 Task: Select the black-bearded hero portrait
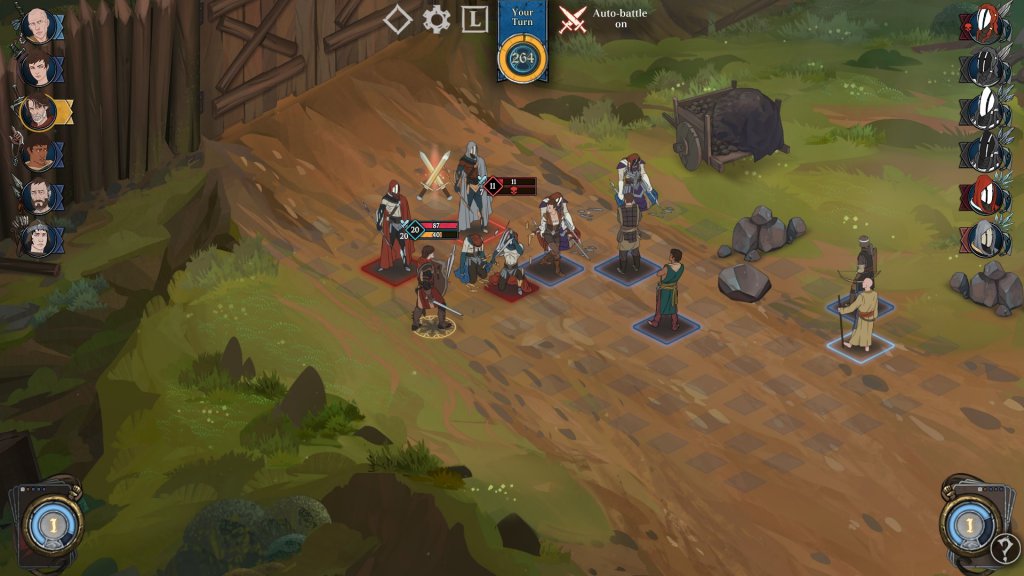(38, 197)
